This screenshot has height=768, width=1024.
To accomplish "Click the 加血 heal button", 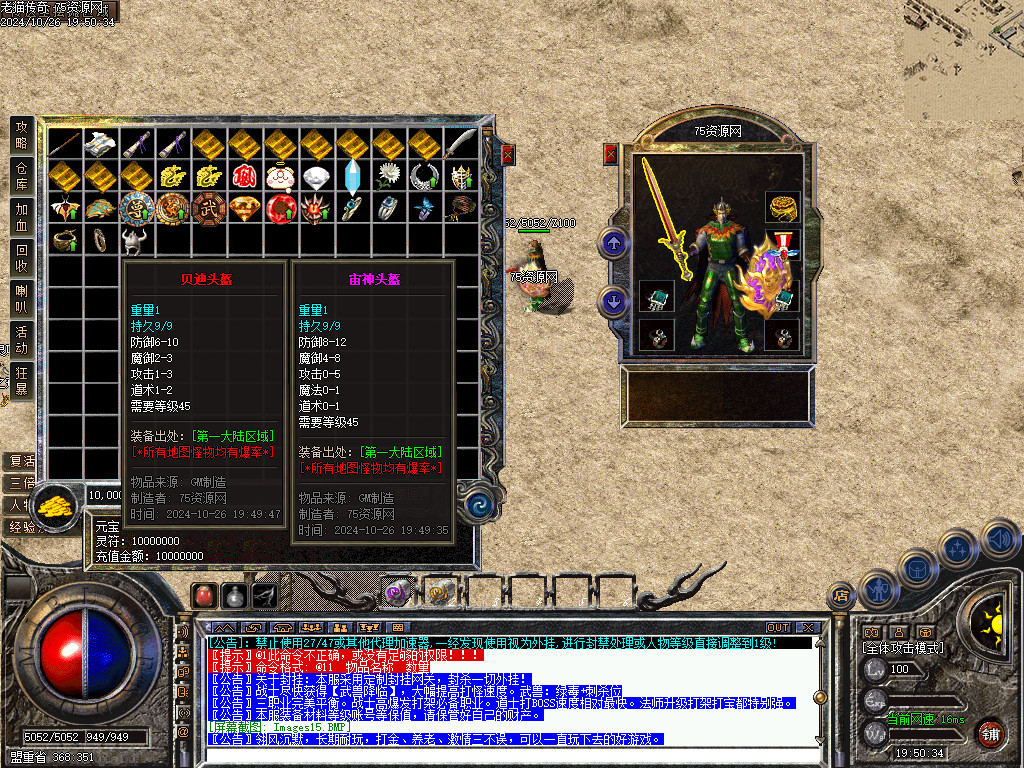I will point(22,217).
